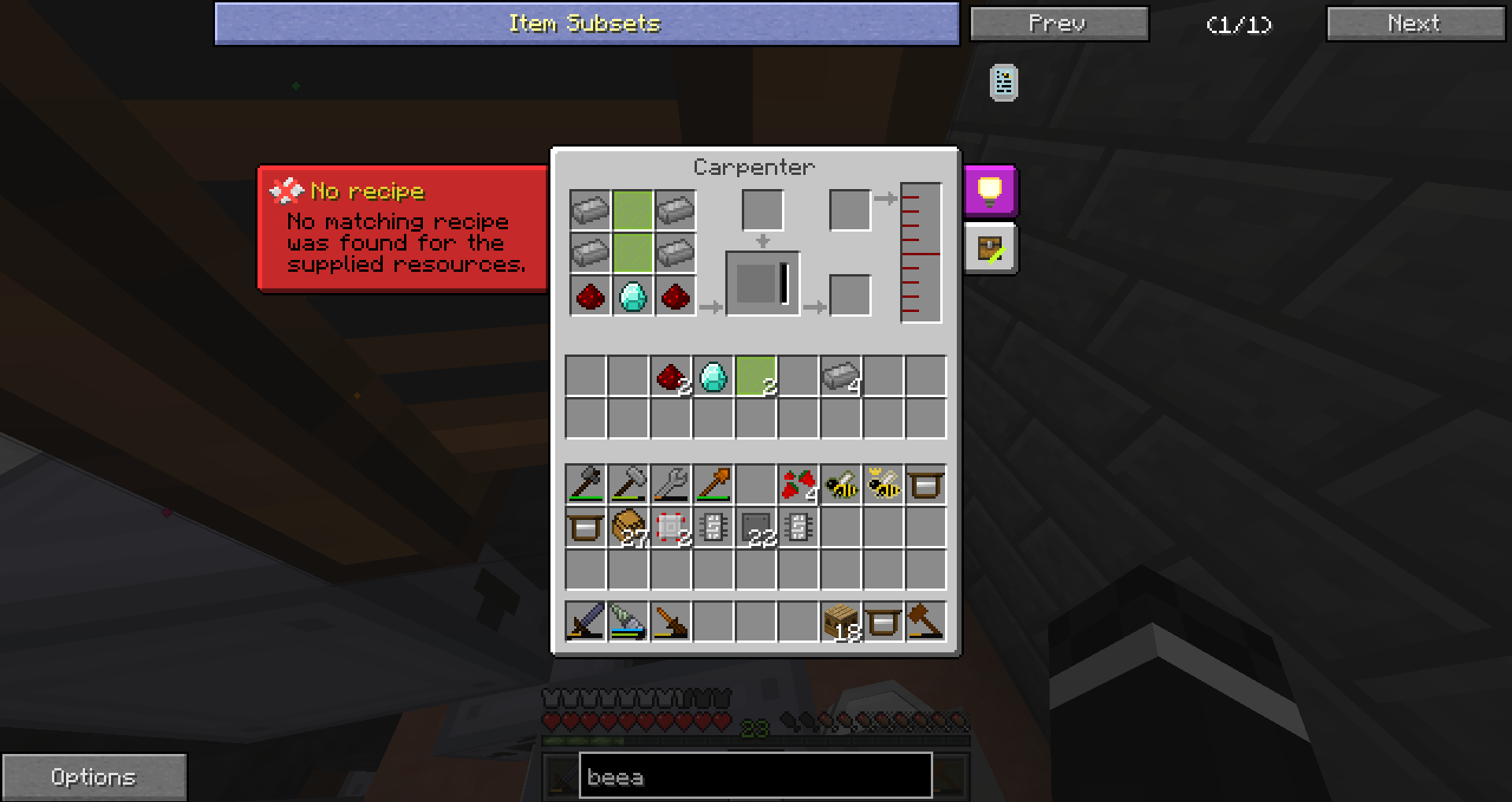Select the crowned princess bee
Screen dimensions: 1512x802
point(884,485)
